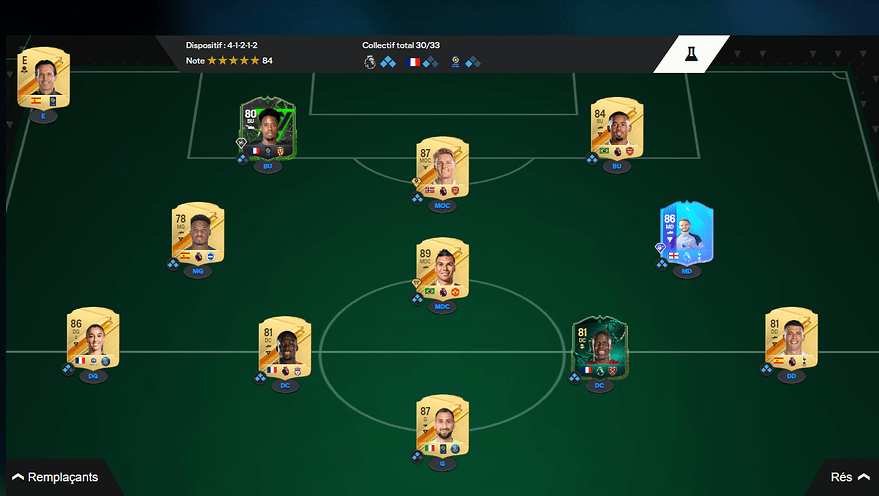Select the 84-rated striker card
The width and height of the screenshot is (879, 496).
click(617, 129)
